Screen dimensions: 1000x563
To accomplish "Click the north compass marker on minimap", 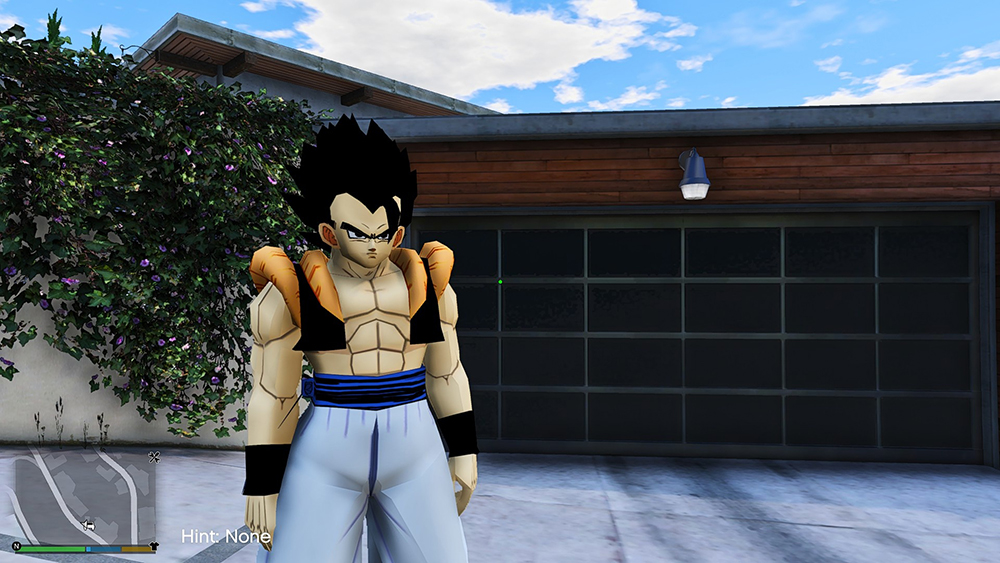I will [x=17, y=546].
